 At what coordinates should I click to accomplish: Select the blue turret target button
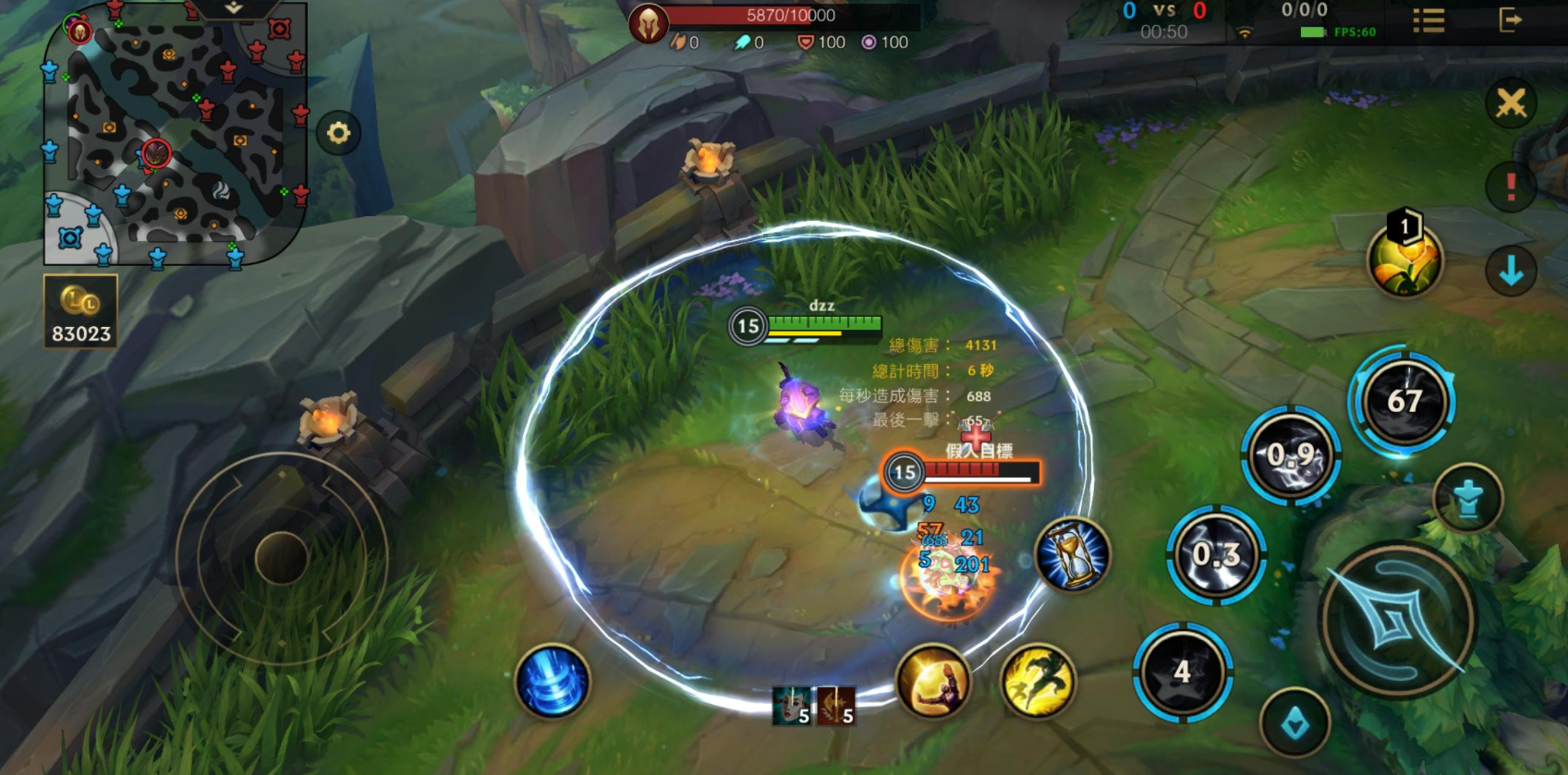(1467, 499)
